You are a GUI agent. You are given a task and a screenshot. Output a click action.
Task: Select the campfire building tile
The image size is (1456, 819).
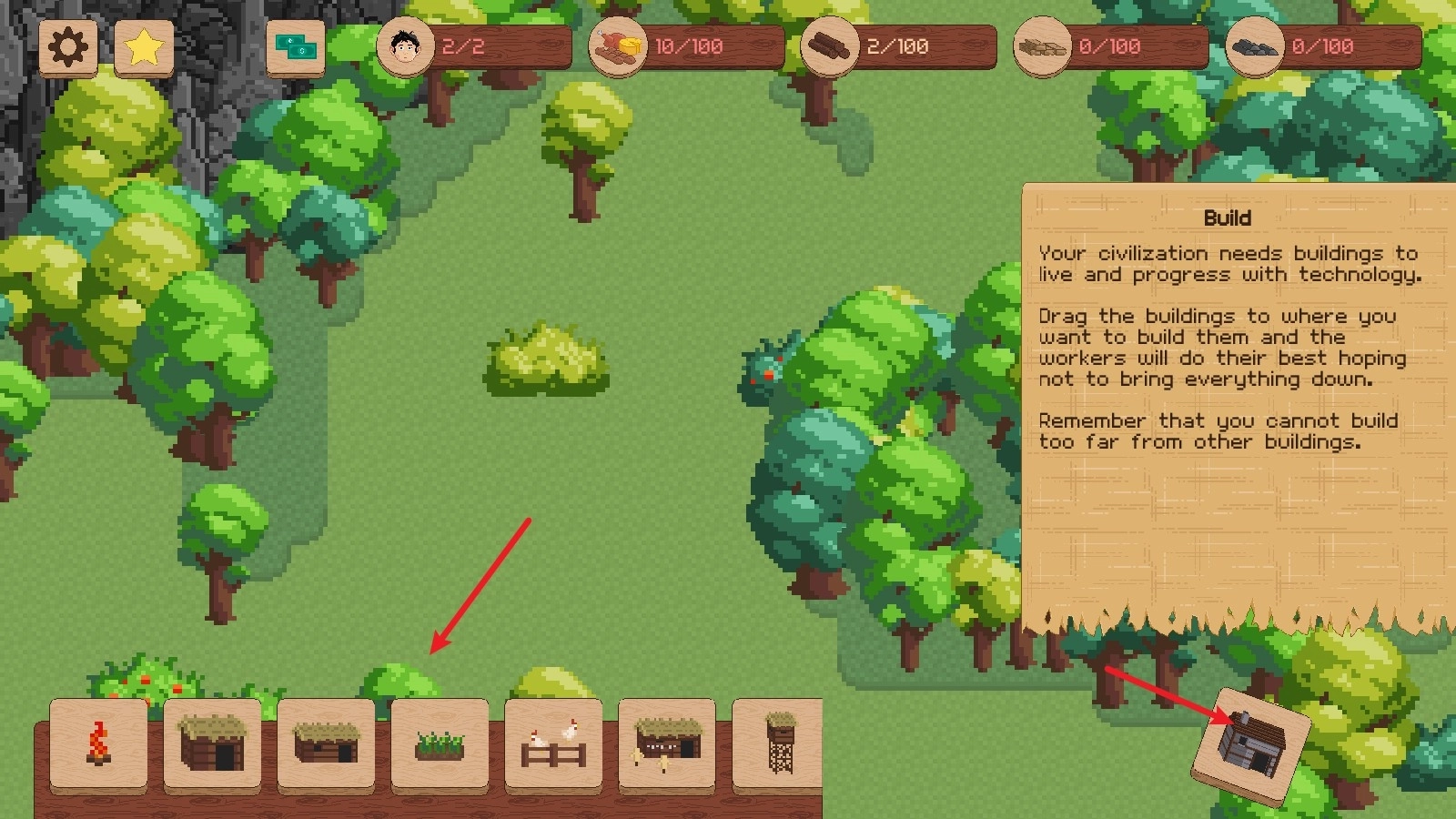coord(98,744)
